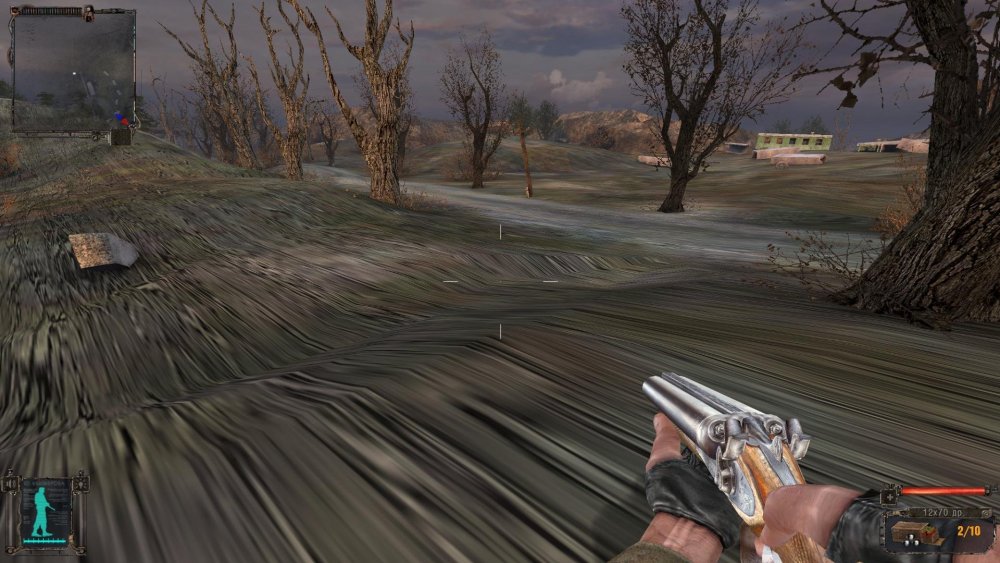Screen dimensions: 1000x563
Task: Click the sound noise indicator icon
Action: pyautogui.click(x=11, y=484)
